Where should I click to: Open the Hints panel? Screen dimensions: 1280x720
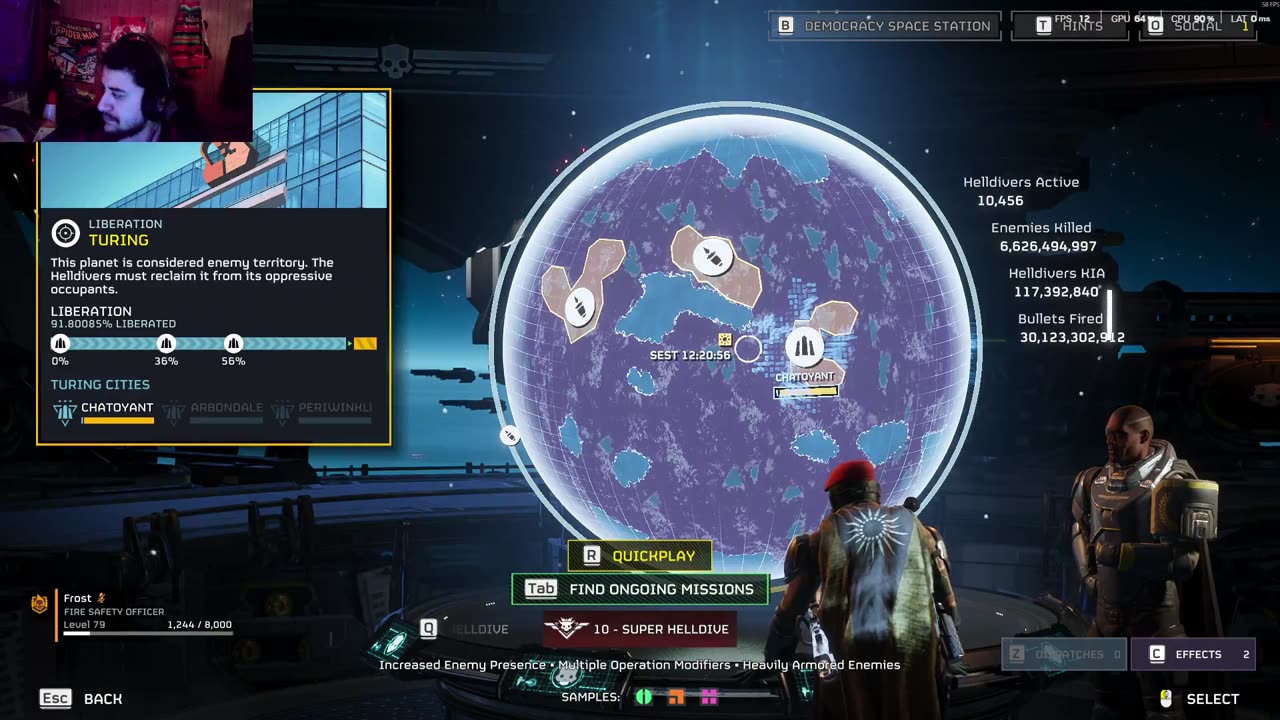1070,26
